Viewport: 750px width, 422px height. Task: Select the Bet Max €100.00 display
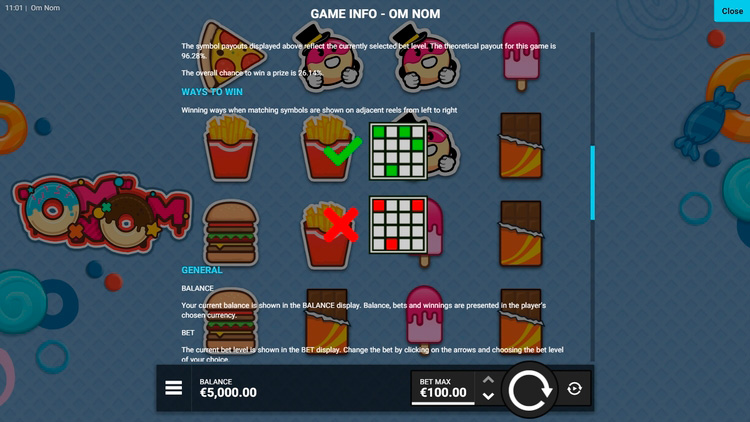(443, 388)
